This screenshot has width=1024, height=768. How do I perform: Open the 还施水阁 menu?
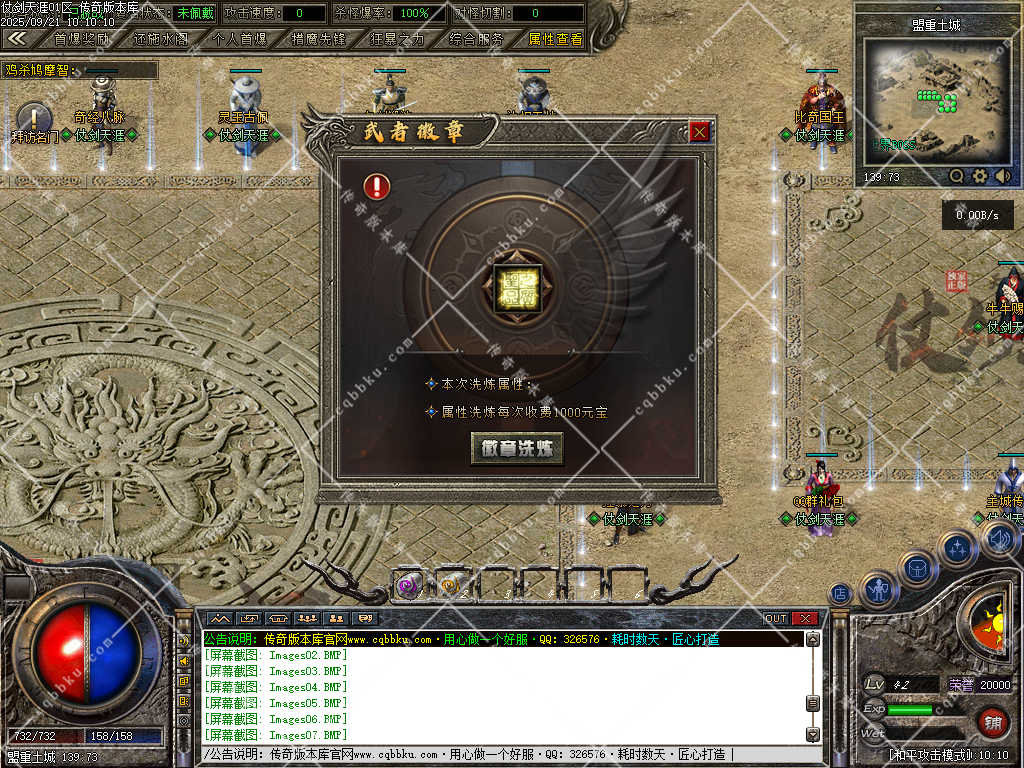160,39
